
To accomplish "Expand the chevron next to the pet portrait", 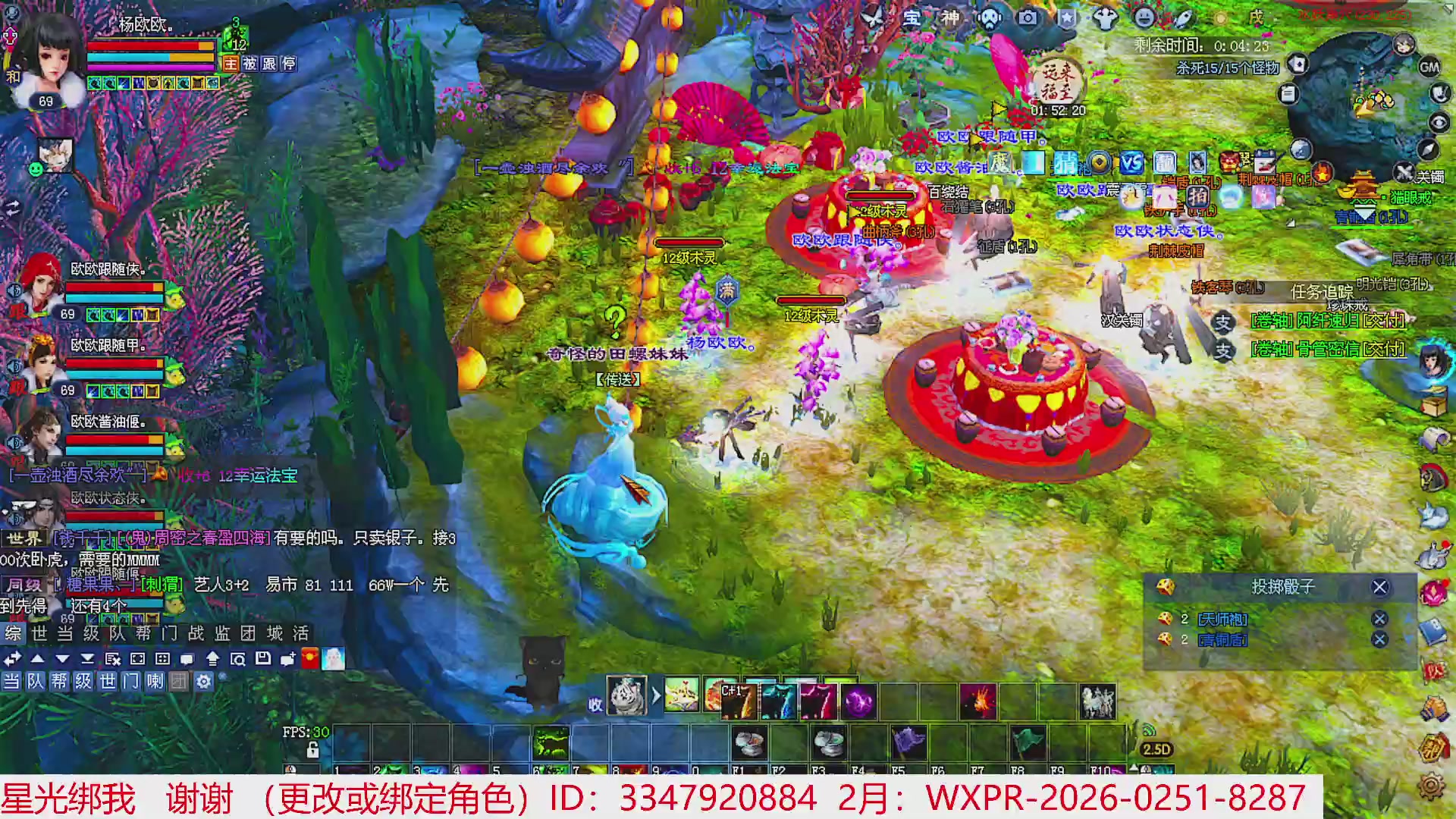I will pos(655,697).
